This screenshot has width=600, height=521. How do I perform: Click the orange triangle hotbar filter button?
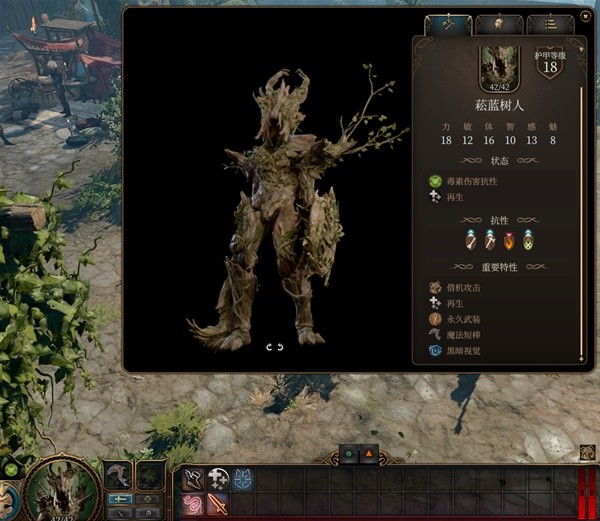coord(370,454)
